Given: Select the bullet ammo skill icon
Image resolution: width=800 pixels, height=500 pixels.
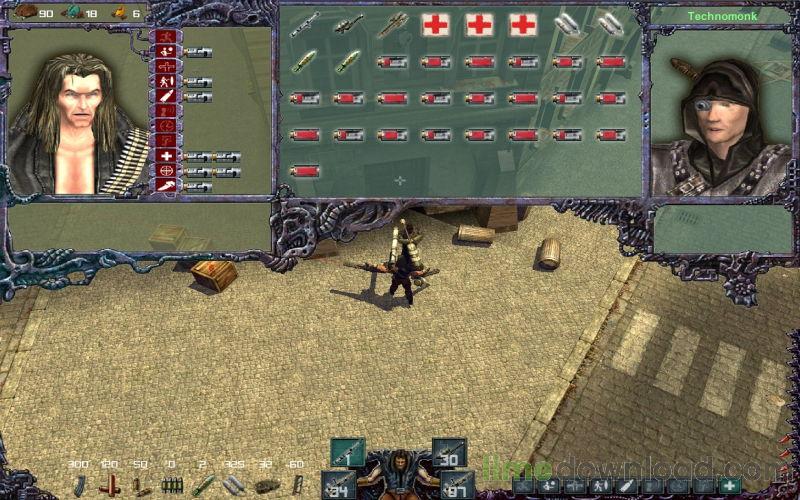Looking at the screenshot, I should click(165, 97).
